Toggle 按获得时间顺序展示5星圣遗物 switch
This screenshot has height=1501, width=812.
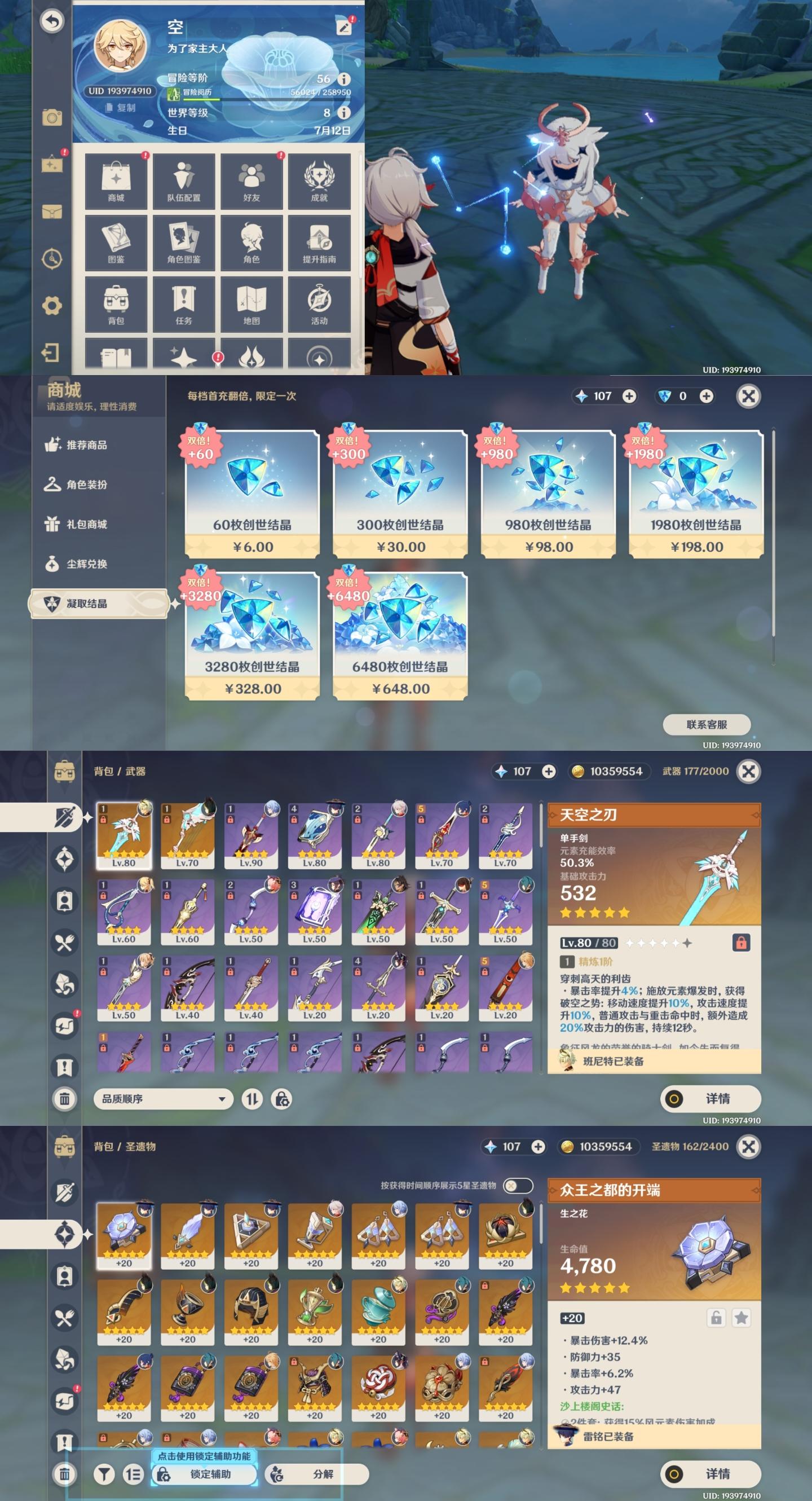(517, 1185)
